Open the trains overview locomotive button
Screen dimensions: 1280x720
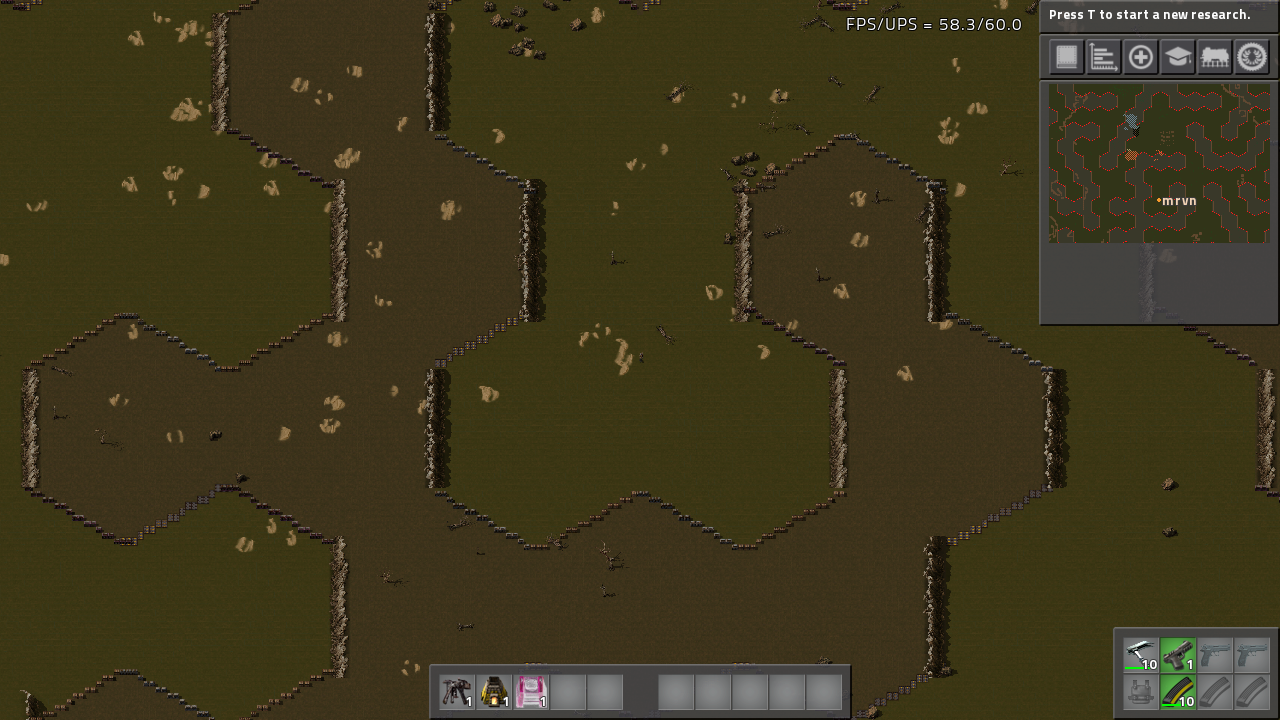[x=1215, y=57]
